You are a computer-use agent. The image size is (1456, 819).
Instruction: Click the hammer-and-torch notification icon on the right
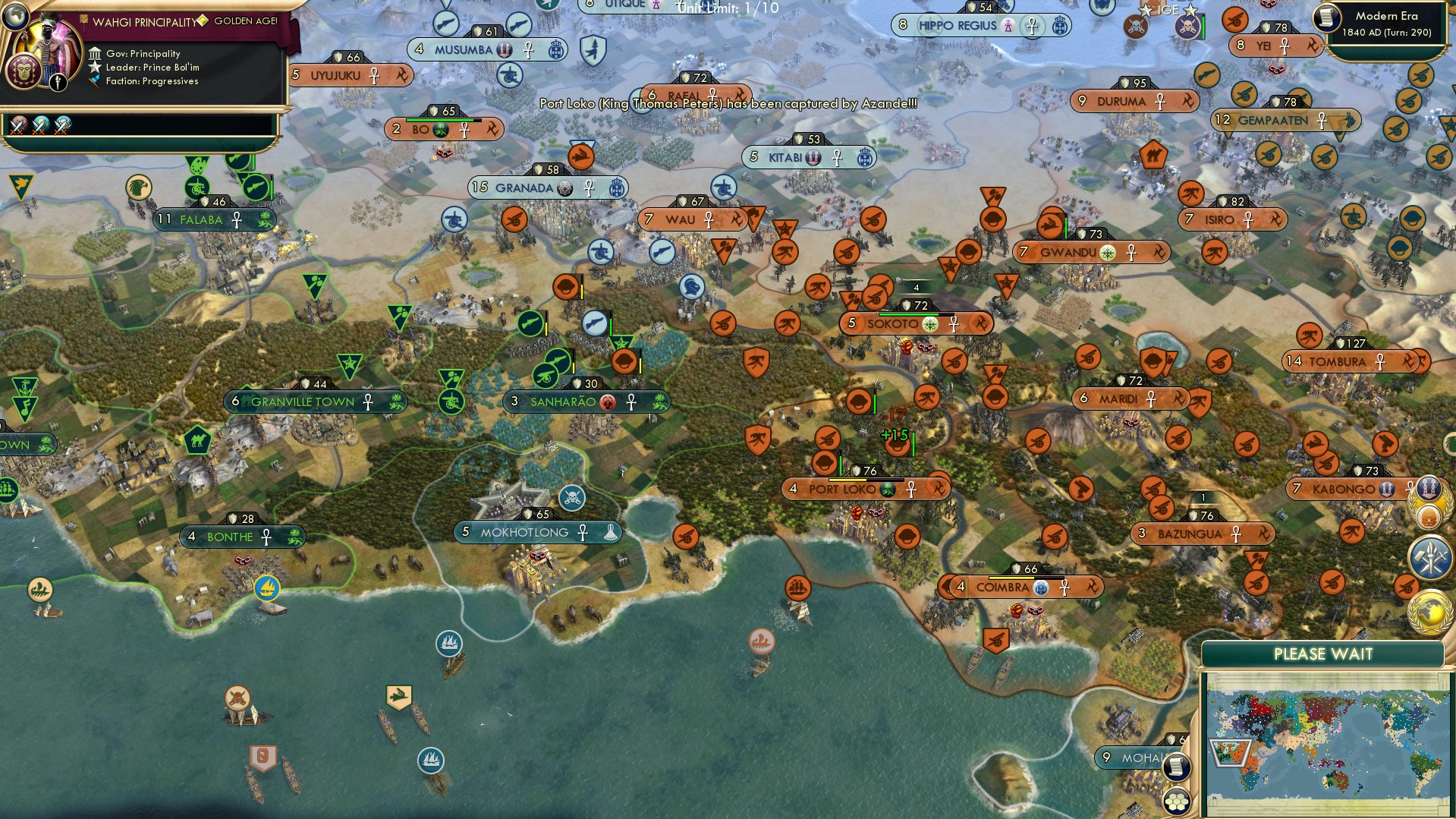pyautogui.click(x=1429, y=556)
